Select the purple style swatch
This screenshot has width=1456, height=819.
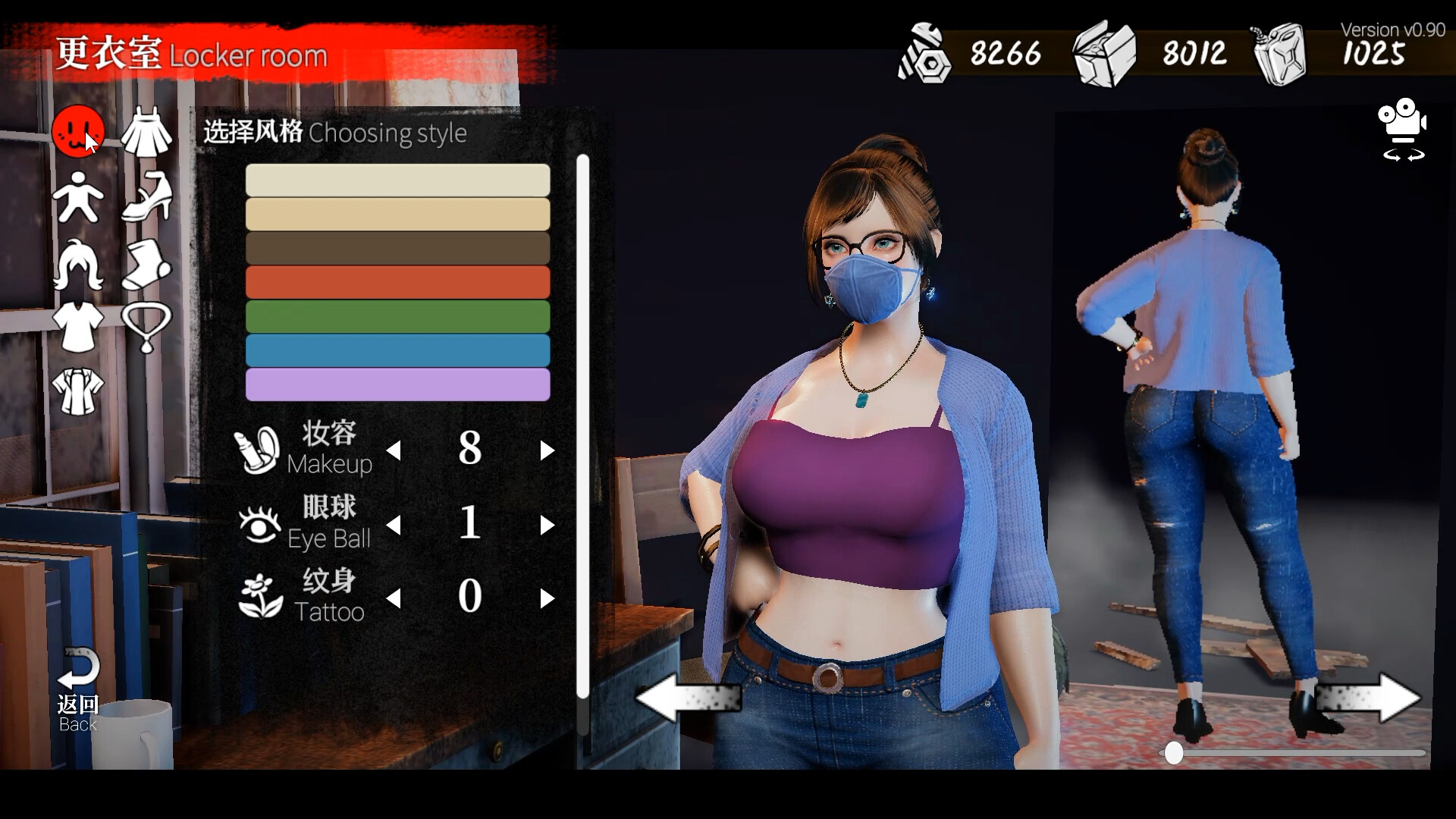click(397, 385)
